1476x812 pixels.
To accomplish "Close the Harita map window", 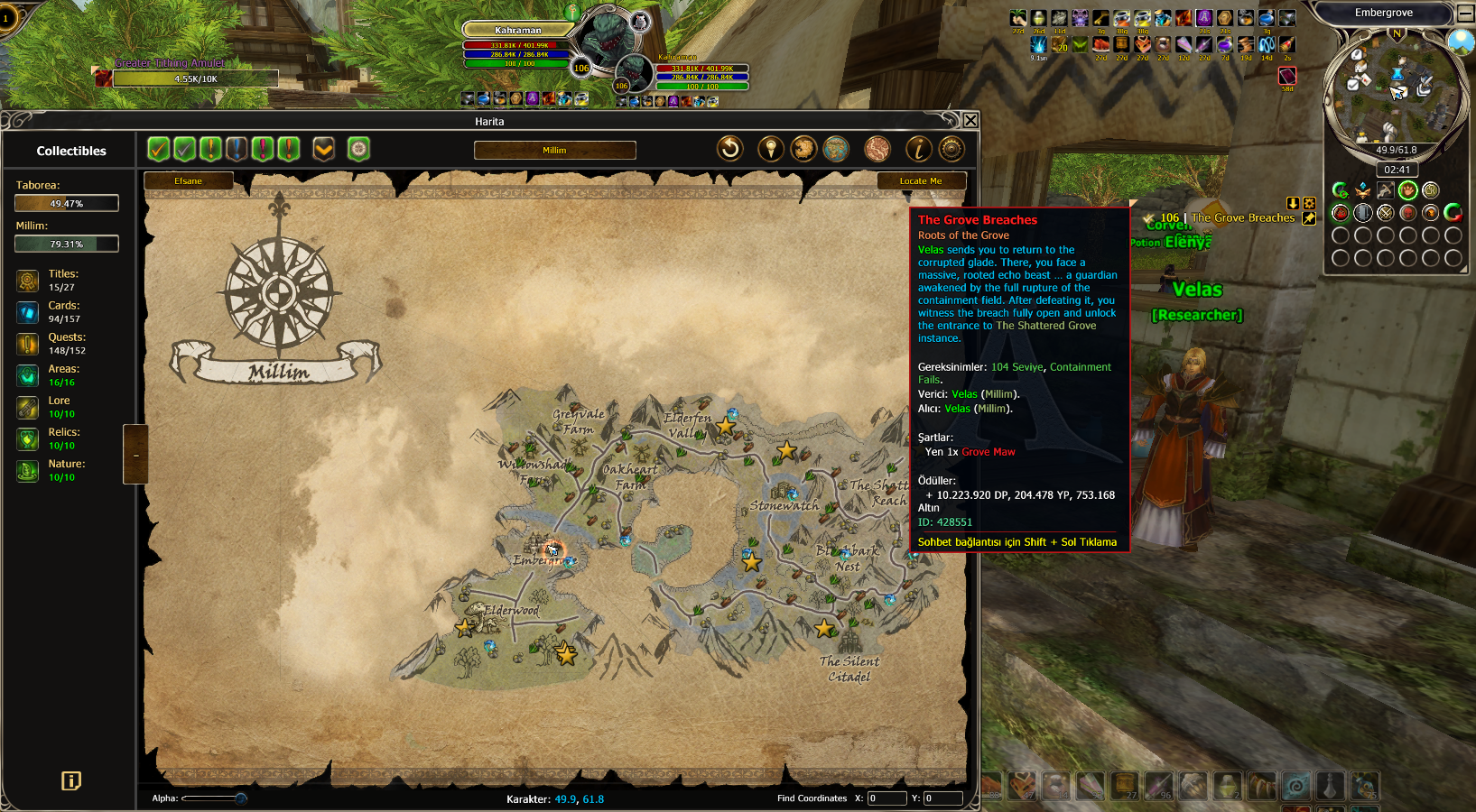I will [970, 121].
